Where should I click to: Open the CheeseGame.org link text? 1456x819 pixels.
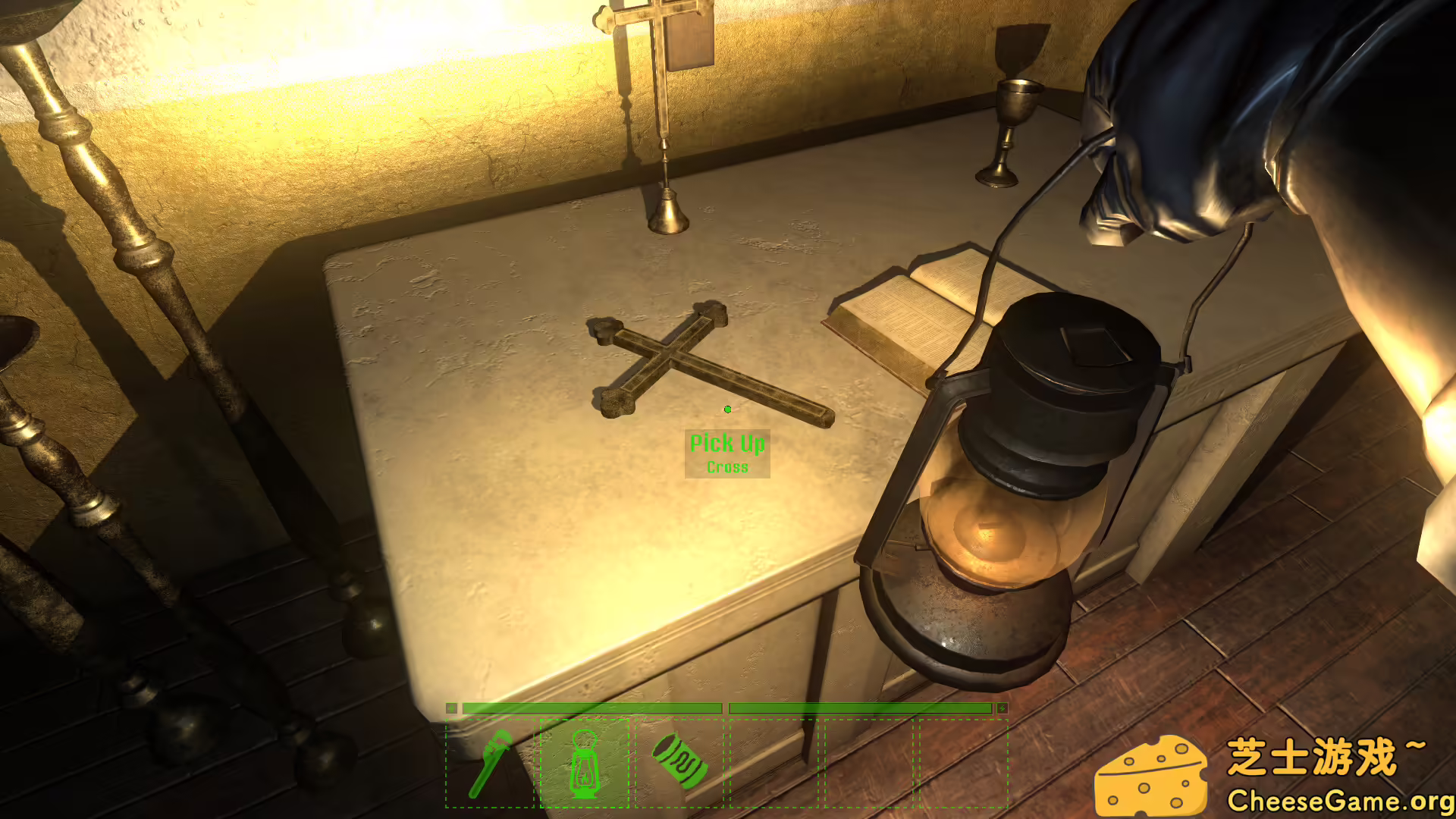pyautogui.click(x=1341, y=800)
